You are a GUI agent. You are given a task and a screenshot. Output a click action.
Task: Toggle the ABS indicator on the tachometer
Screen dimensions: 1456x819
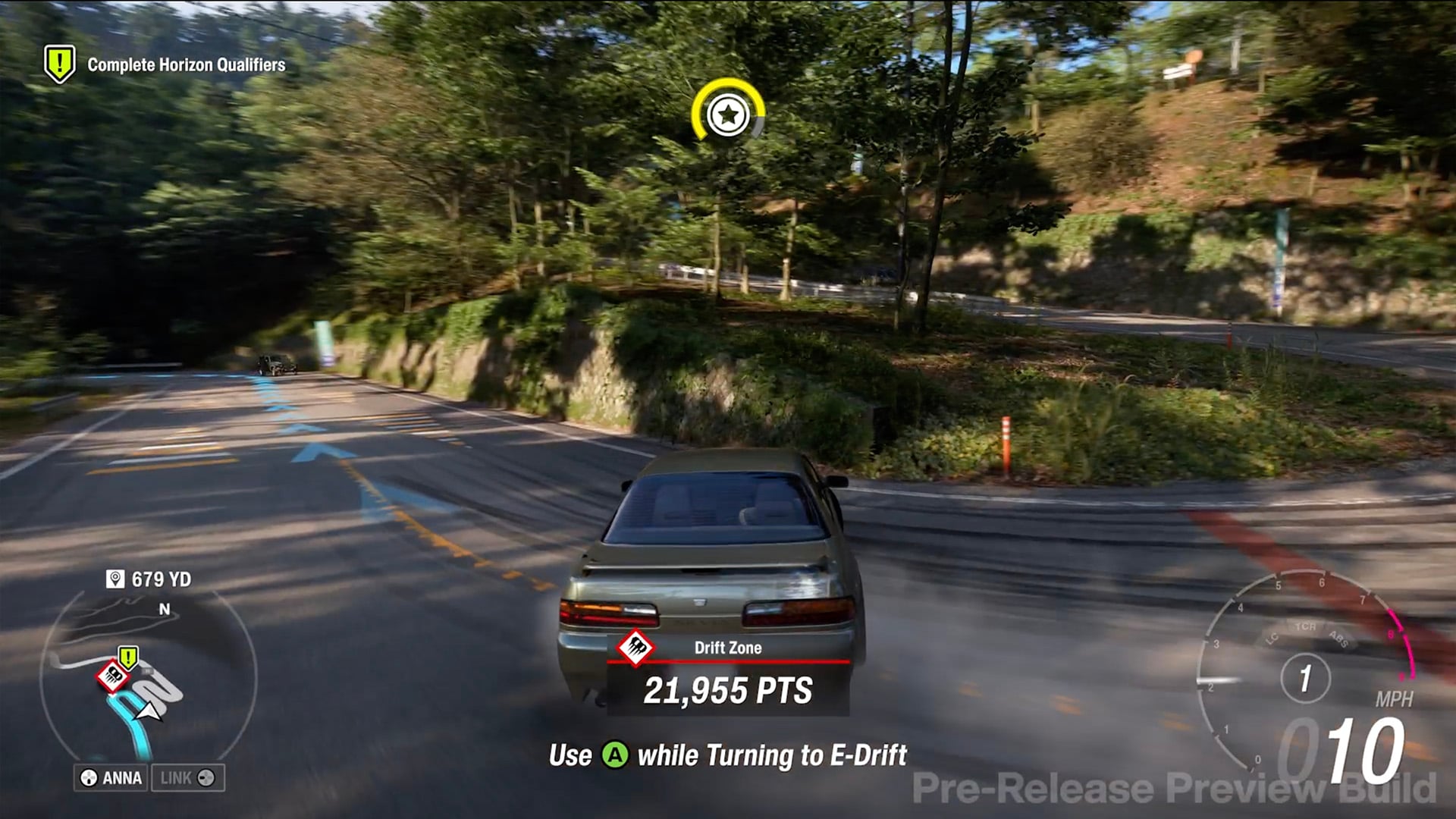pyautogui.click(x=1338, y=639)
